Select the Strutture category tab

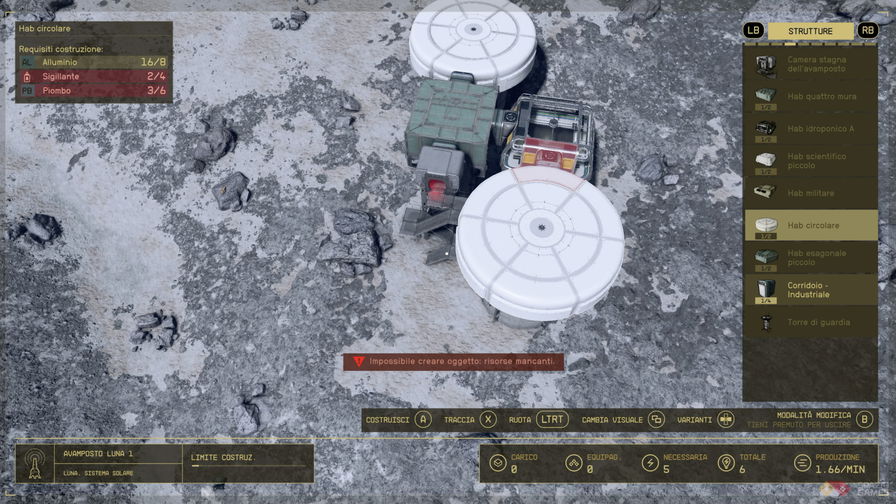tap(810, 31)
